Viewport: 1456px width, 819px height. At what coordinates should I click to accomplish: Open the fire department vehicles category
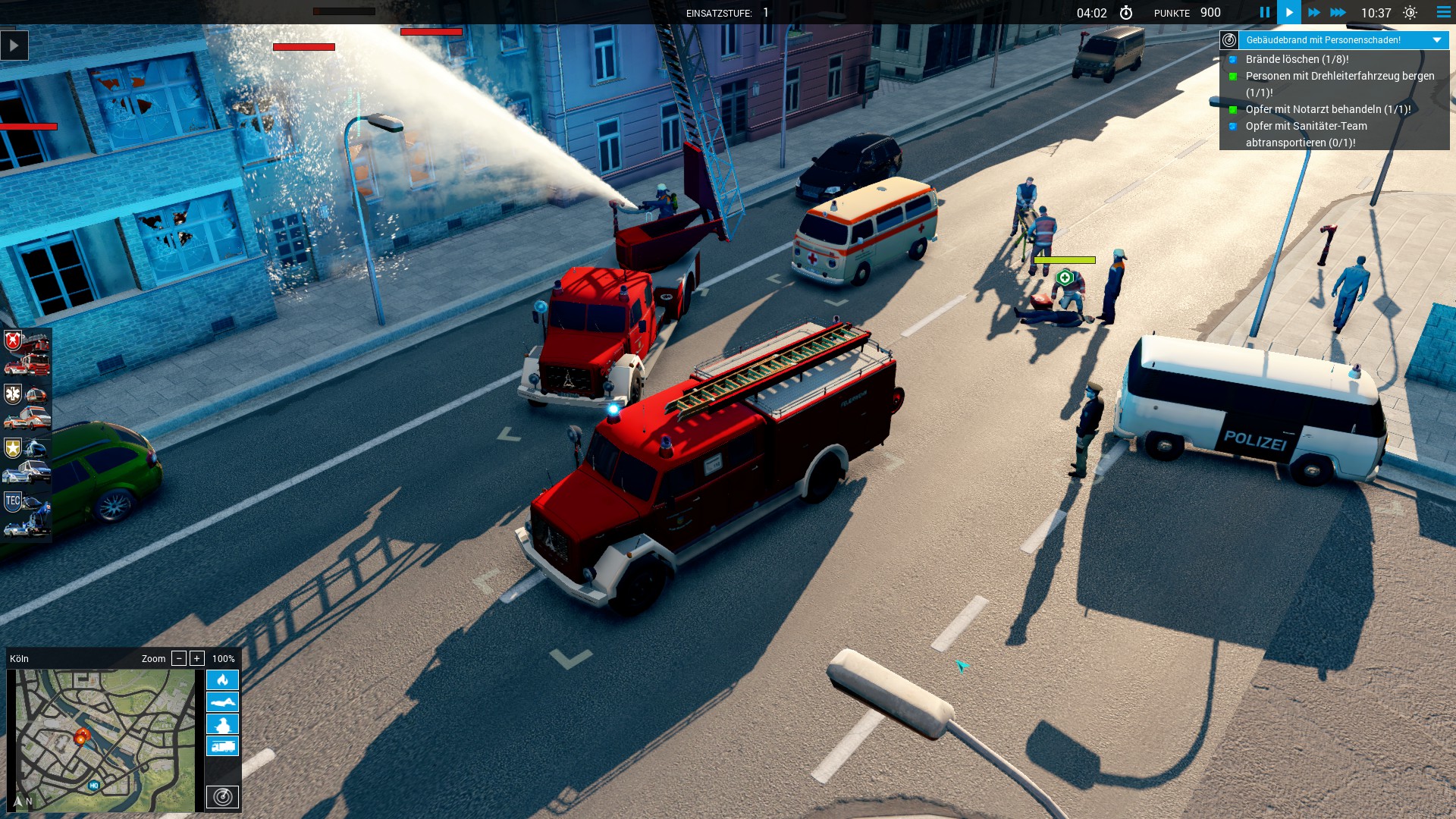click(14, 341)
